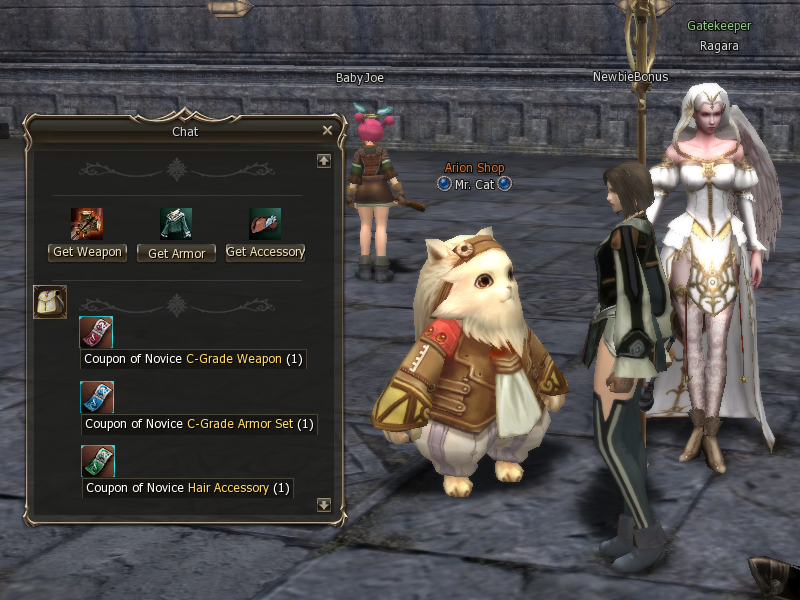Select the Novice C-Grade Armor Set coupon
Viewport: 800px width, 600px height.
97,397
